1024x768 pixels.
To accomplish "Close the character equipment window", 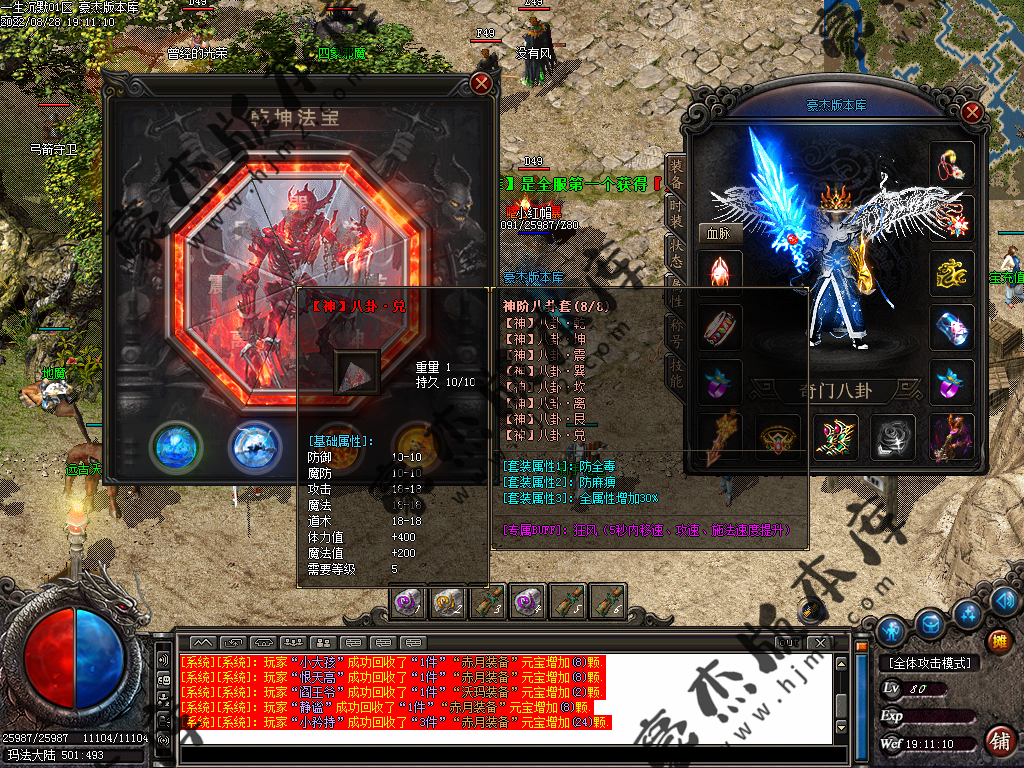I will (x=971, y=111).
